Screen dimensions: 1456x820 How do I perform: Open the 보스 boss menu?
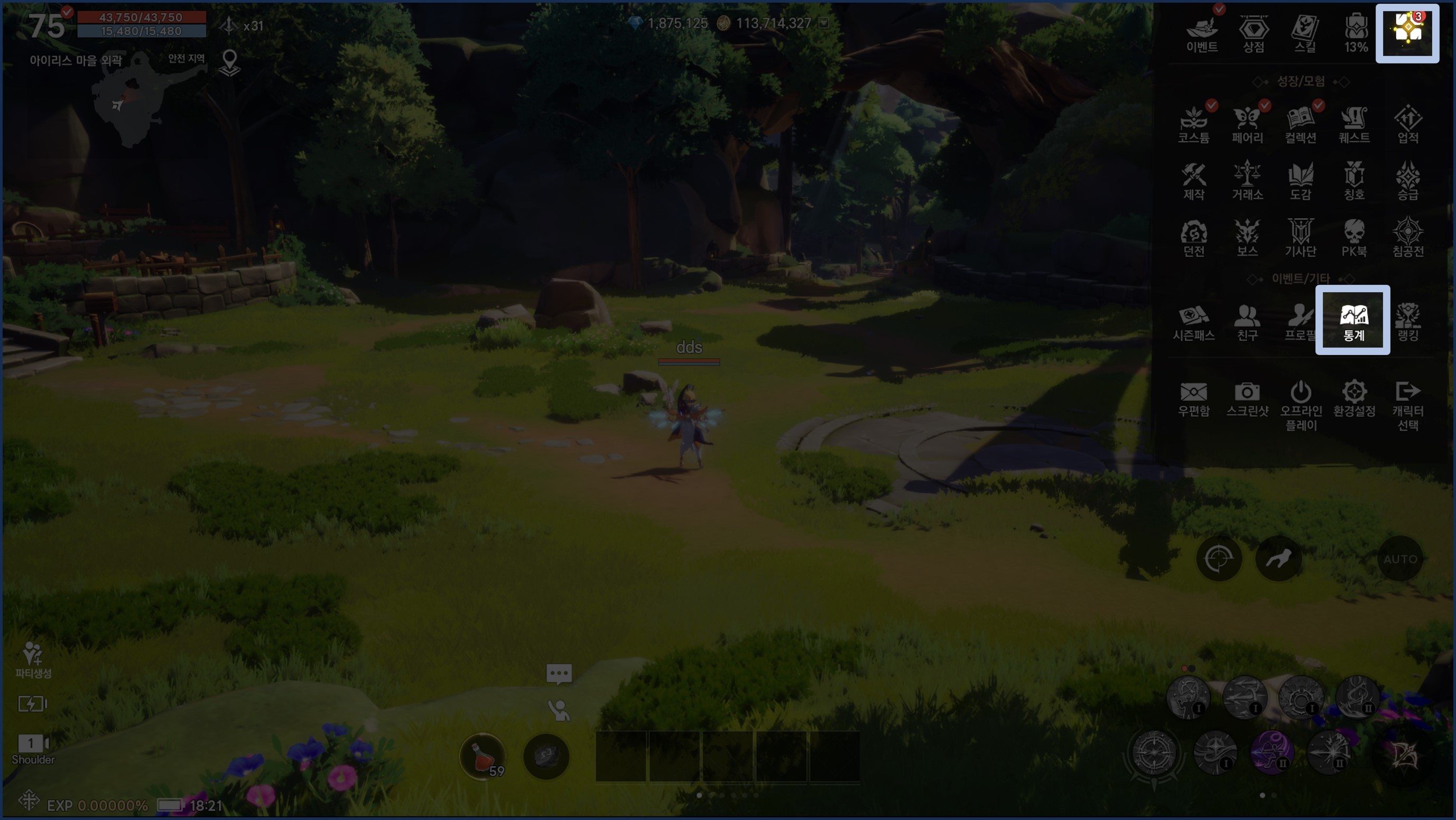pyautogui.click(x=1247, y=237)
